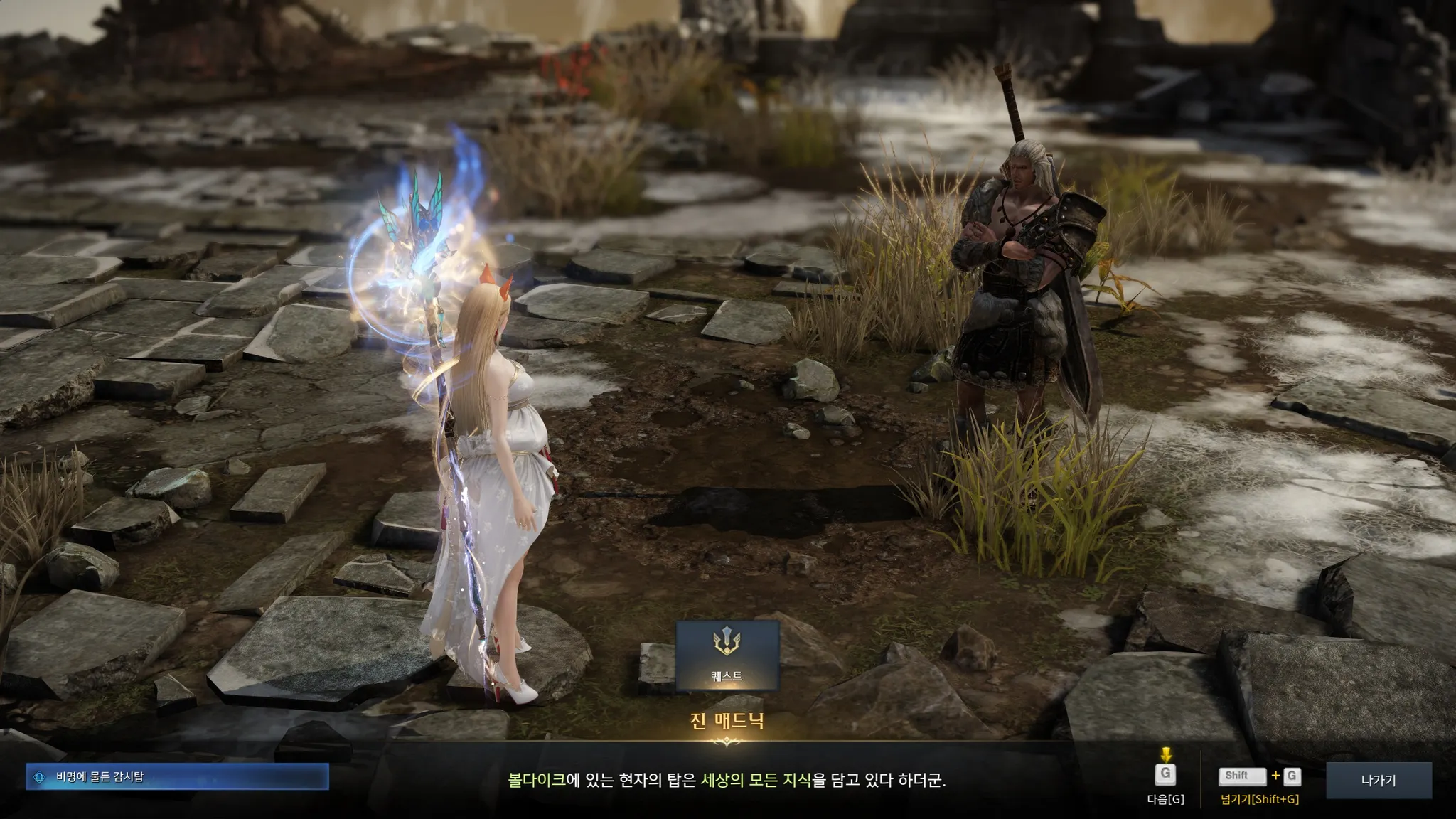
Task: Click the 나가기 exit button
Action: point(1379,780)
